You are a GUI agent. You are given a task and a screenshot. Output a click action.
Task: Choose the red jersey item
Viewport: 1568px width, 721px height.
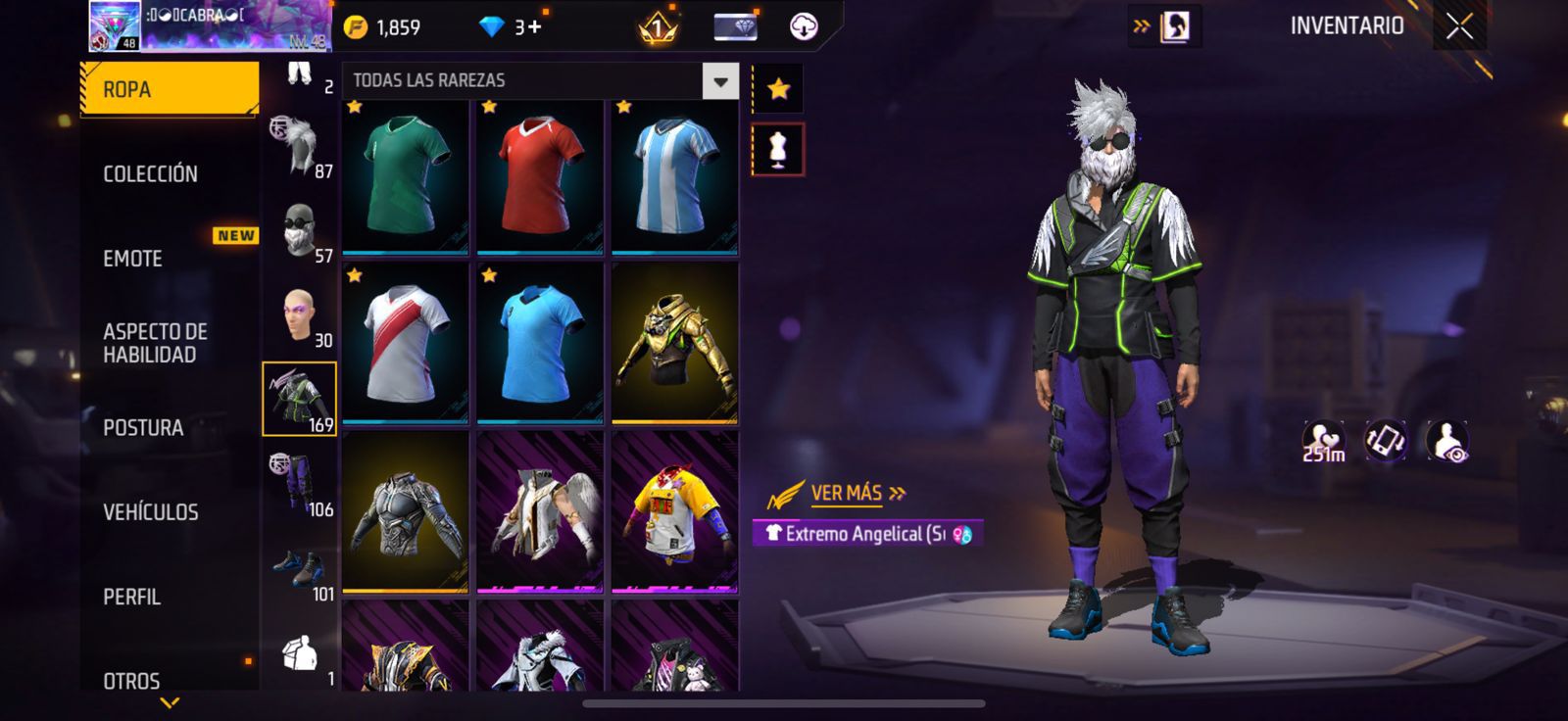click(540, 175)
